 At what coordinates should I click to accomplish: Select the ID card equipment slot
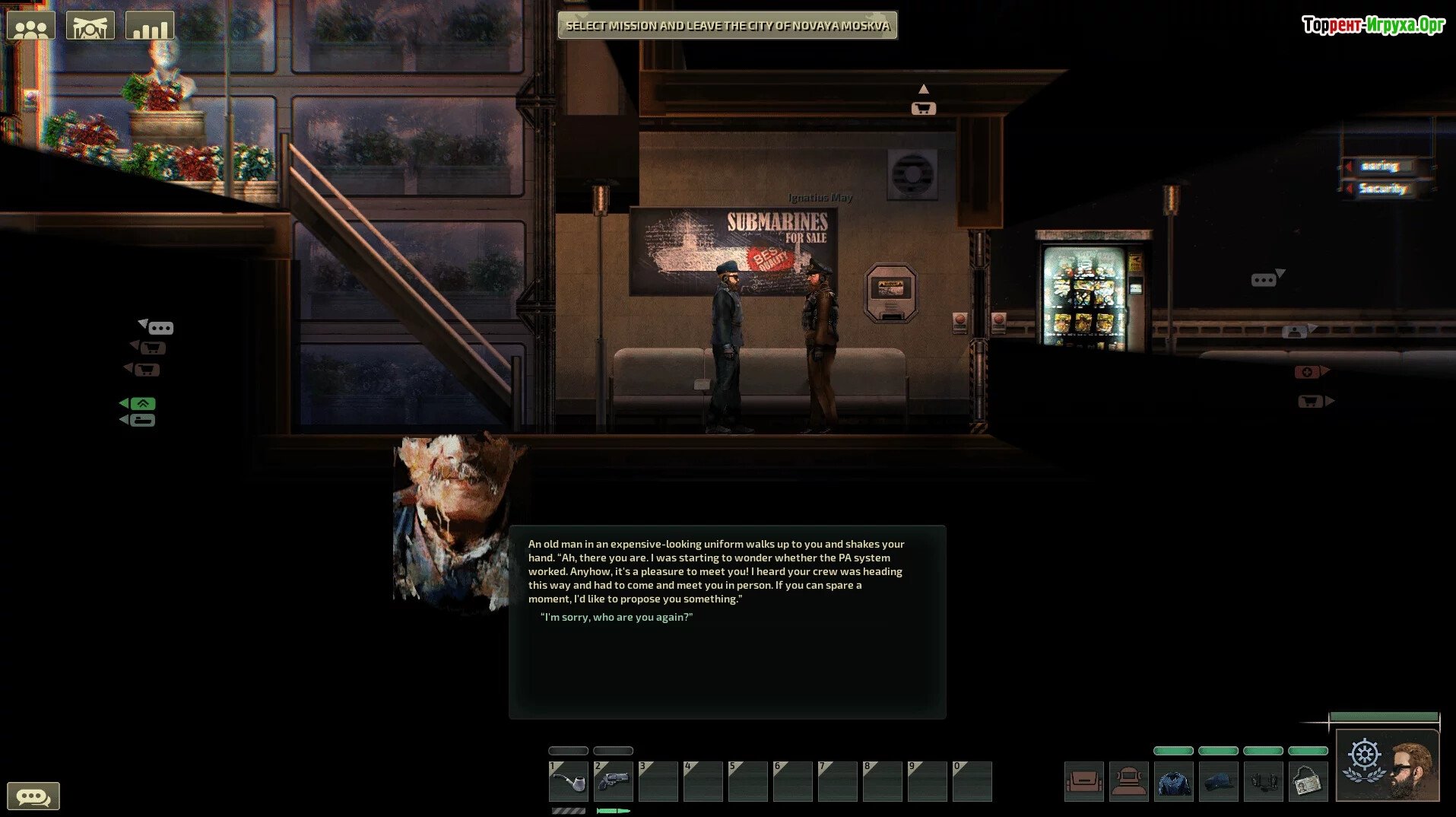click(1308, 781)
